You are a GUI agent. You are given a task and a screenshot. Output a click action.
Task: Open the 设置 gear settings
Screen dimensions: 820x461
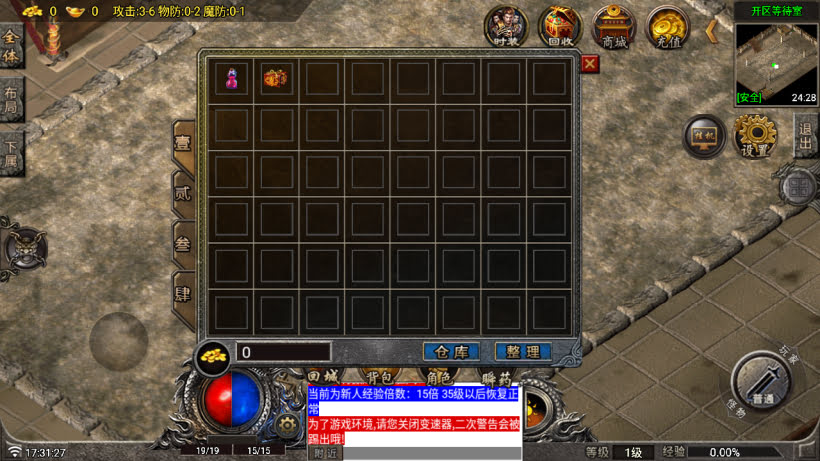[x=755, y=135]
